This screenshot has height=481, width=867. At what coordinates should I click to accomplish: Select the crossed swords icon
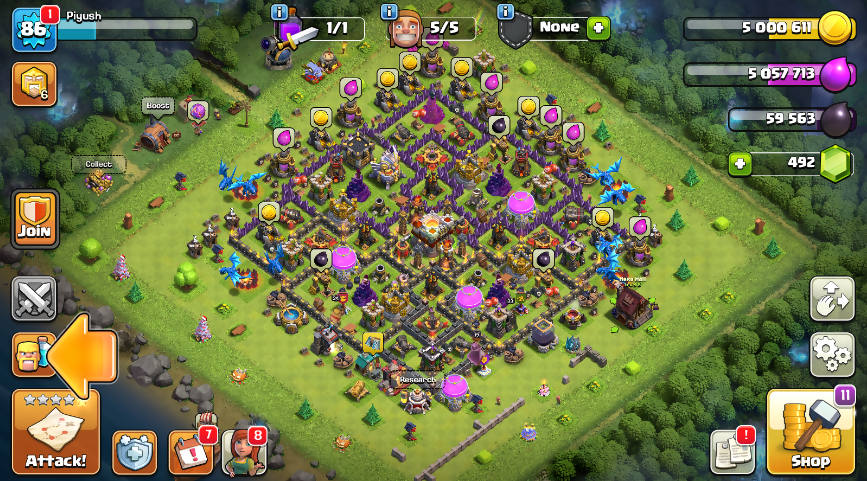[x=34, y=298]
